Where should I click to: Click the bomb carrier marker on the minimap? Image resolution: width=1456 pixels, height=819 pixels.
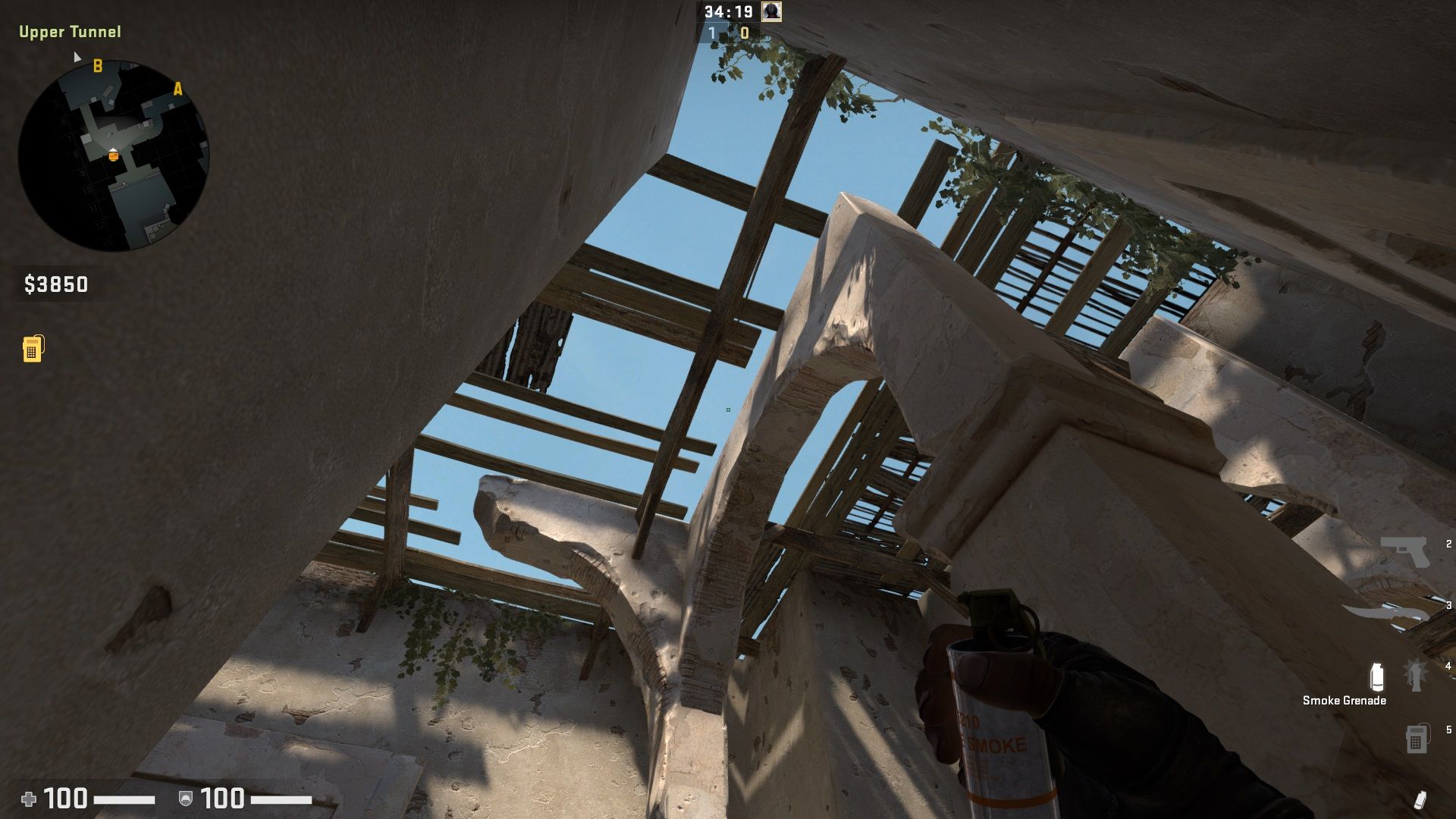(x=113, y=155)
